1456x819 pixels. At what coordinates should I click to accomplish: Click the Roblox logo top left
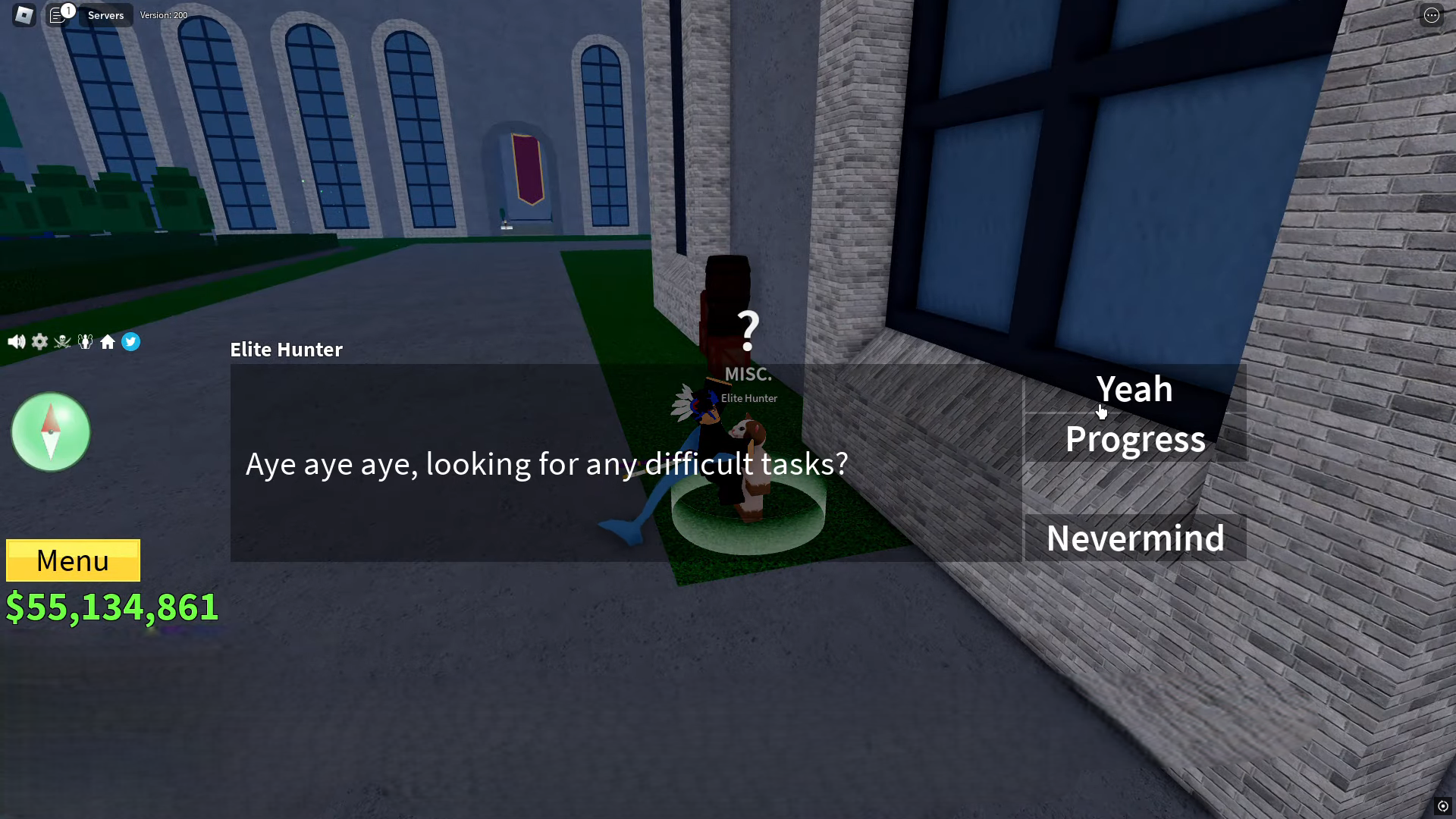point(23,15)
